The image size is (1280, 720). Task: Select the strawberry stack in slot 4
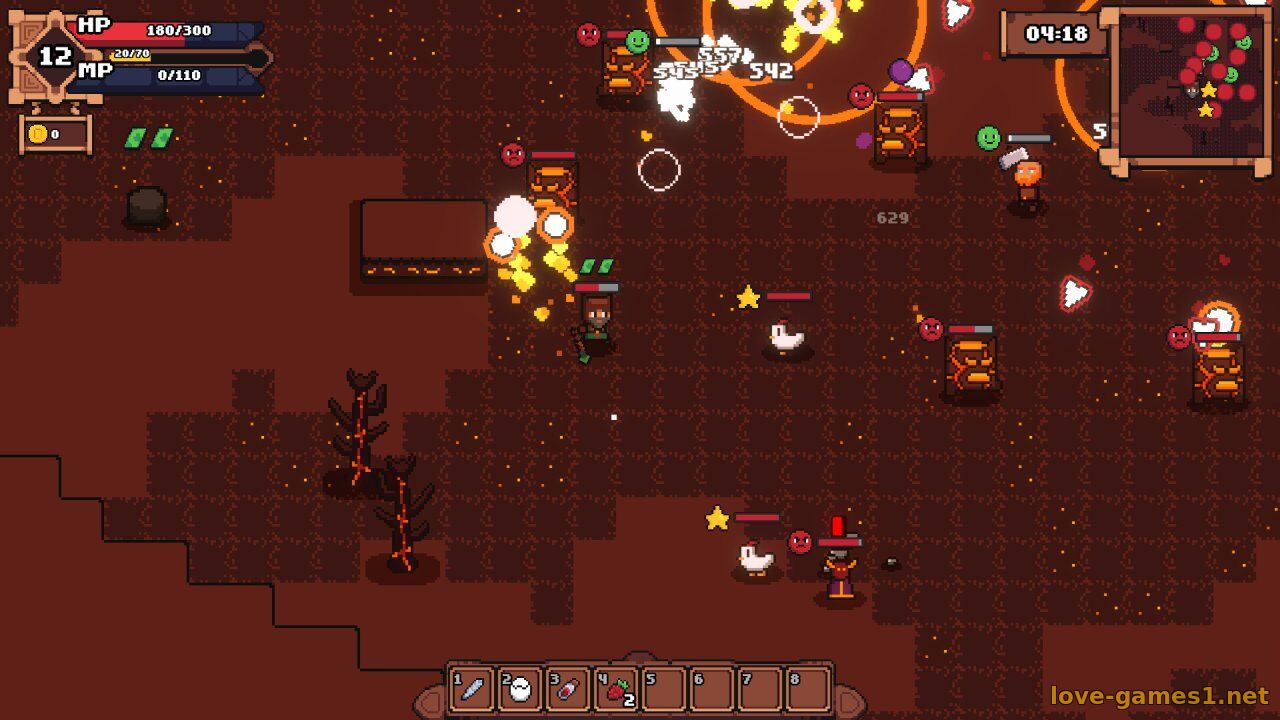pos(616,689)
